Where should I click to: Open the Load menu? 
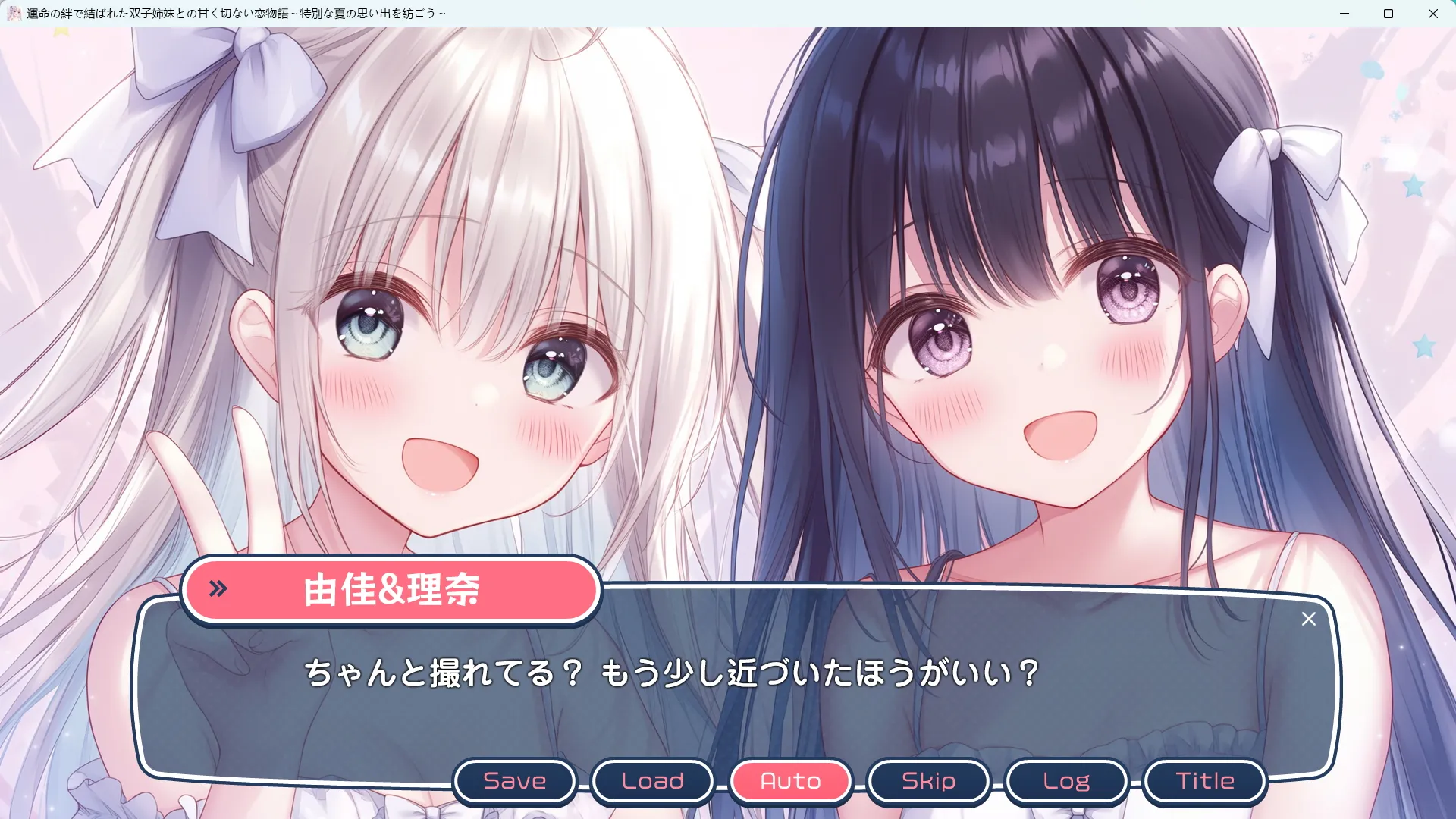(652, 781)
